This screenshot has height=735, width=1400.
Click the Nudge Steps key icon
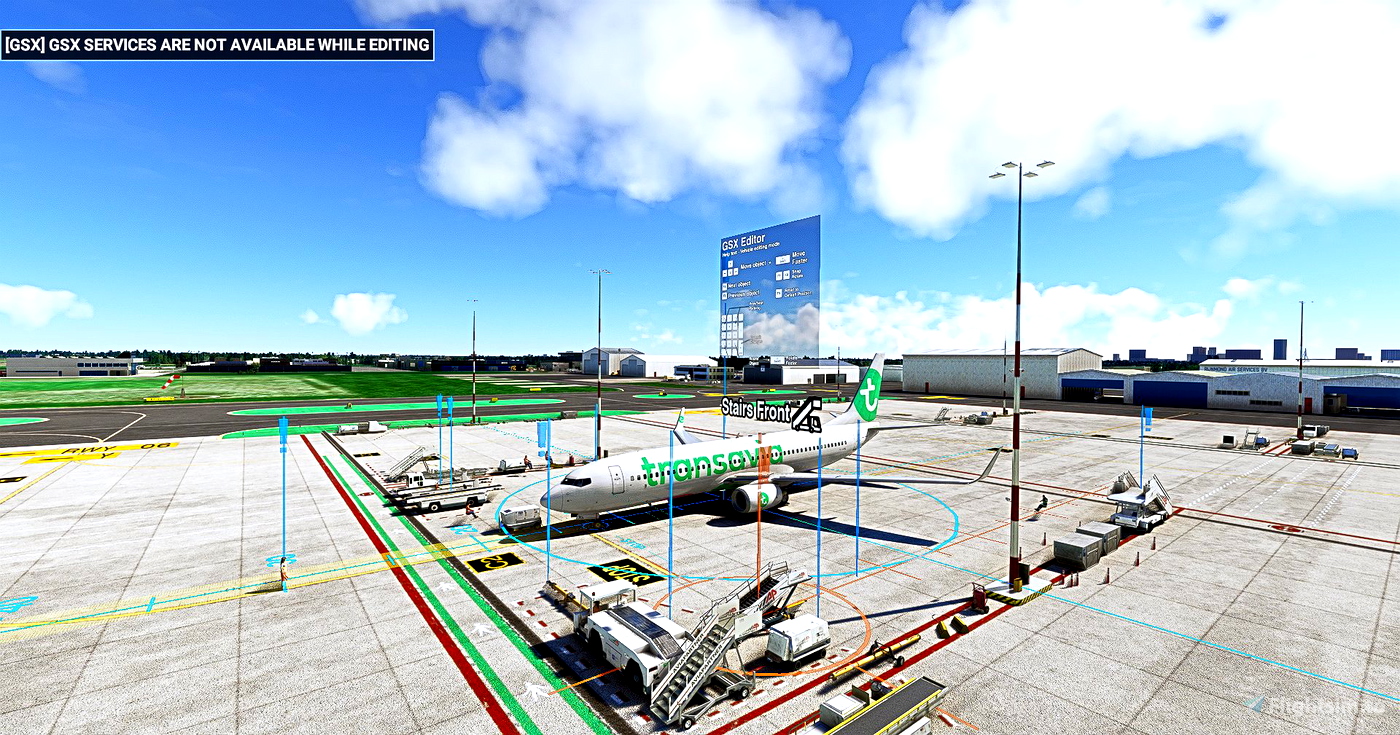742,342
